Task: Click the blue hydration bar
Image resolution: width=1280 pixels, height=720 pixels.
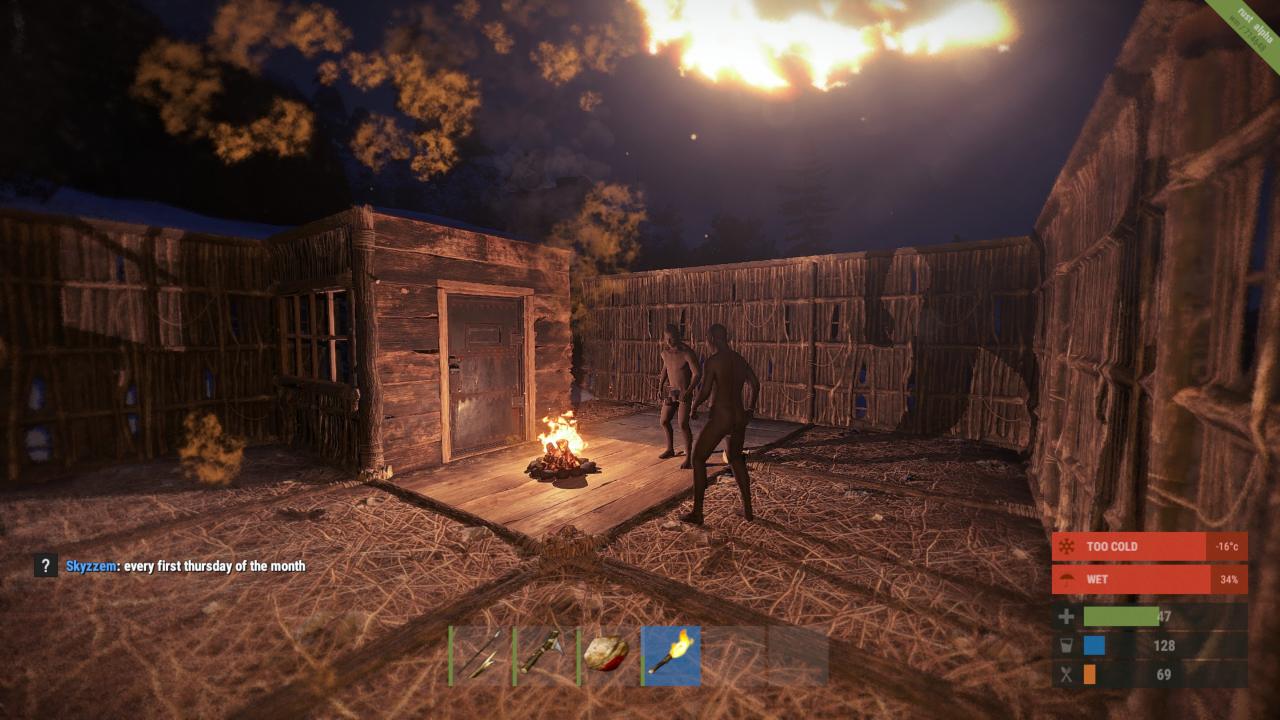Action: click(x=1094, y=646)
